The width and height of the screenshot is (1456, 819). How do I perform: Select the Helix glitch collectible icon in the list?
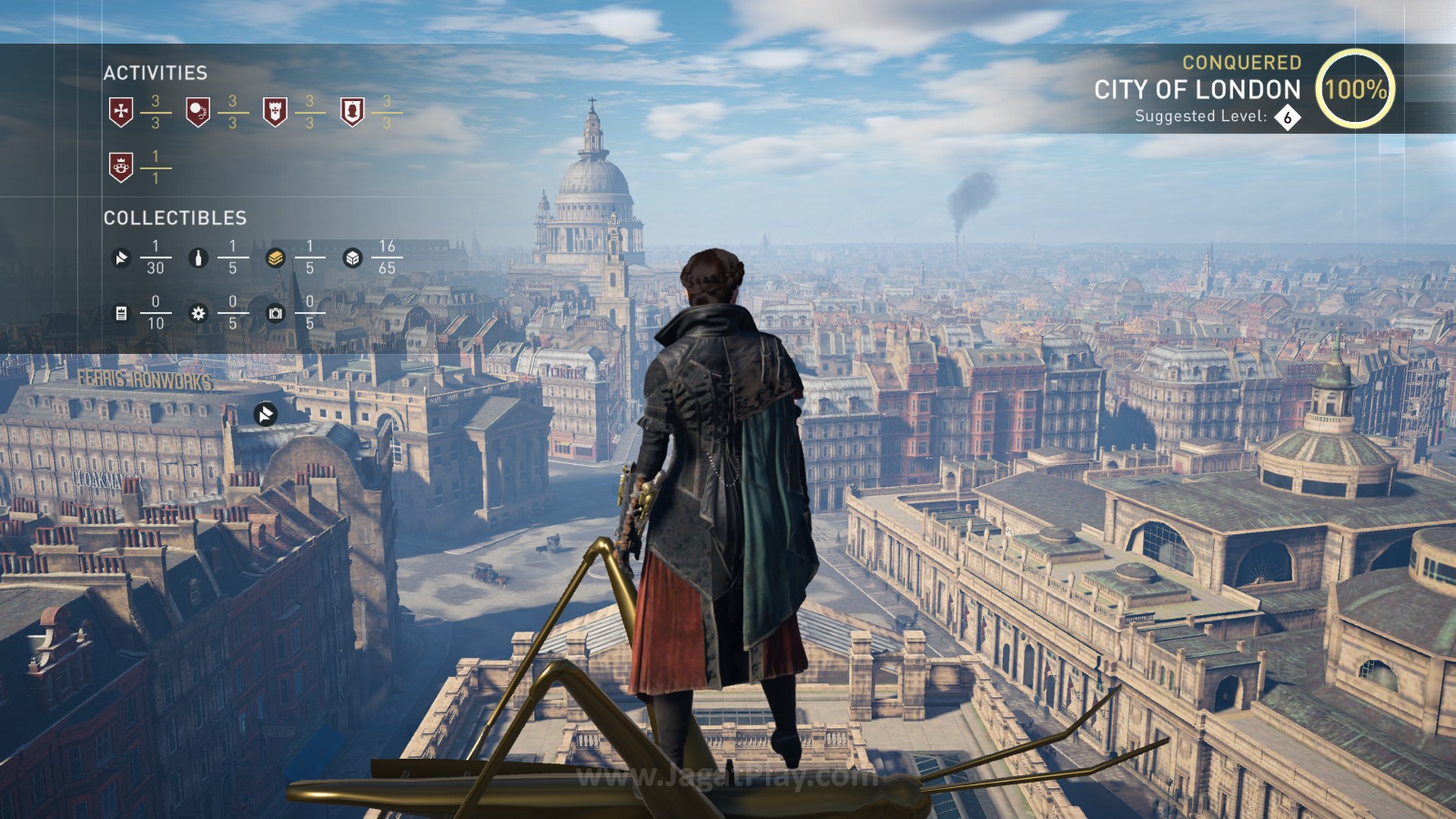click(121, 259)
